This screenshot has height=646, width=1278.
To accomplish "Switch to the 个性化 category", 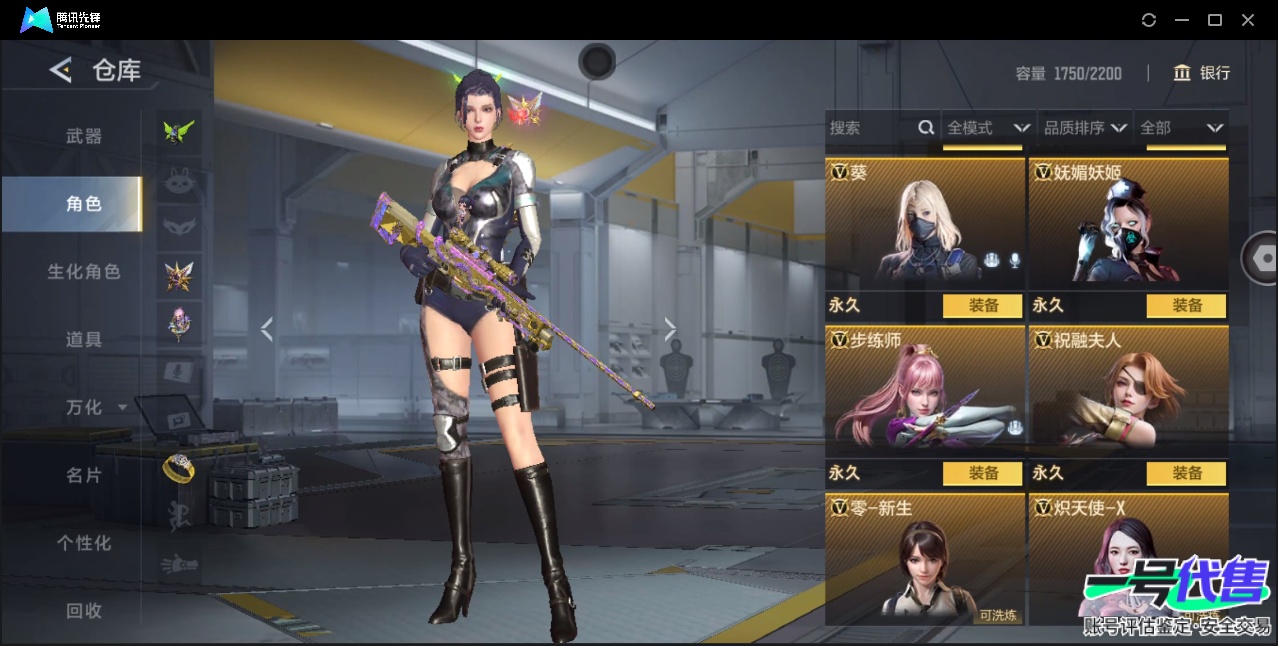I will pos(84,543).
